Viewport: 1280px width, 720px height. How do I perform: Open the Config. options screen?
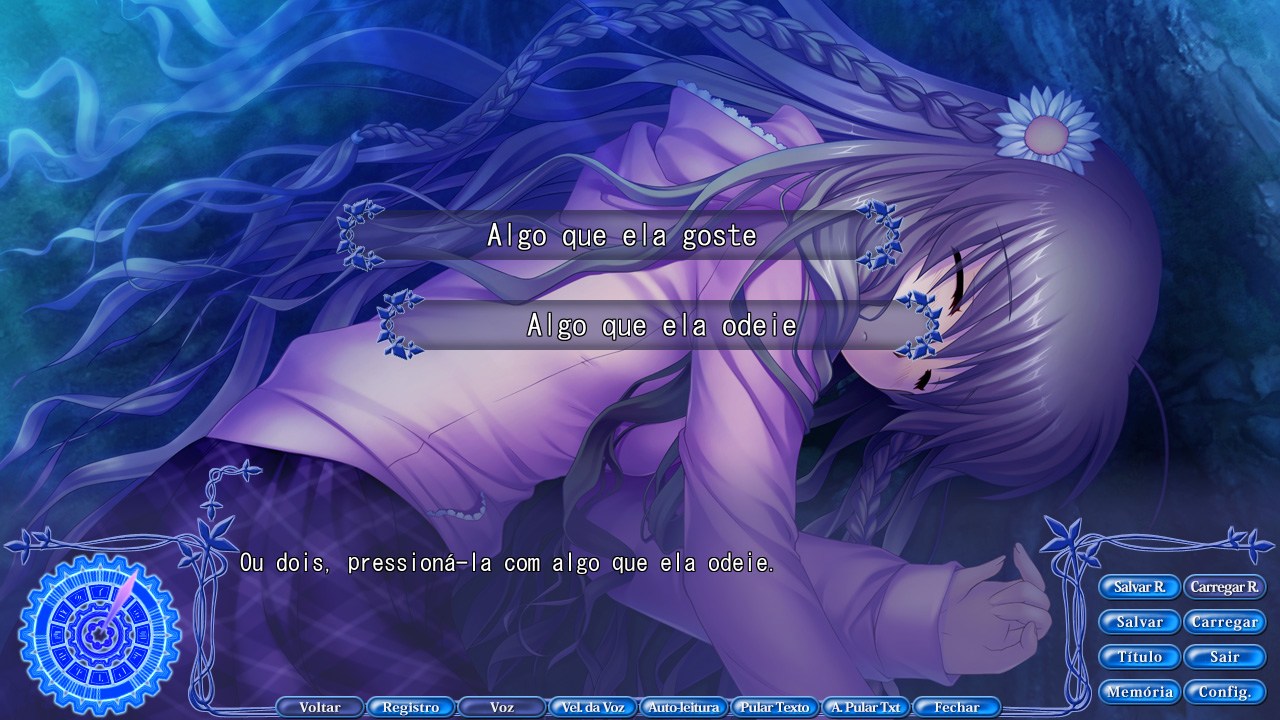pos(1224,691)
